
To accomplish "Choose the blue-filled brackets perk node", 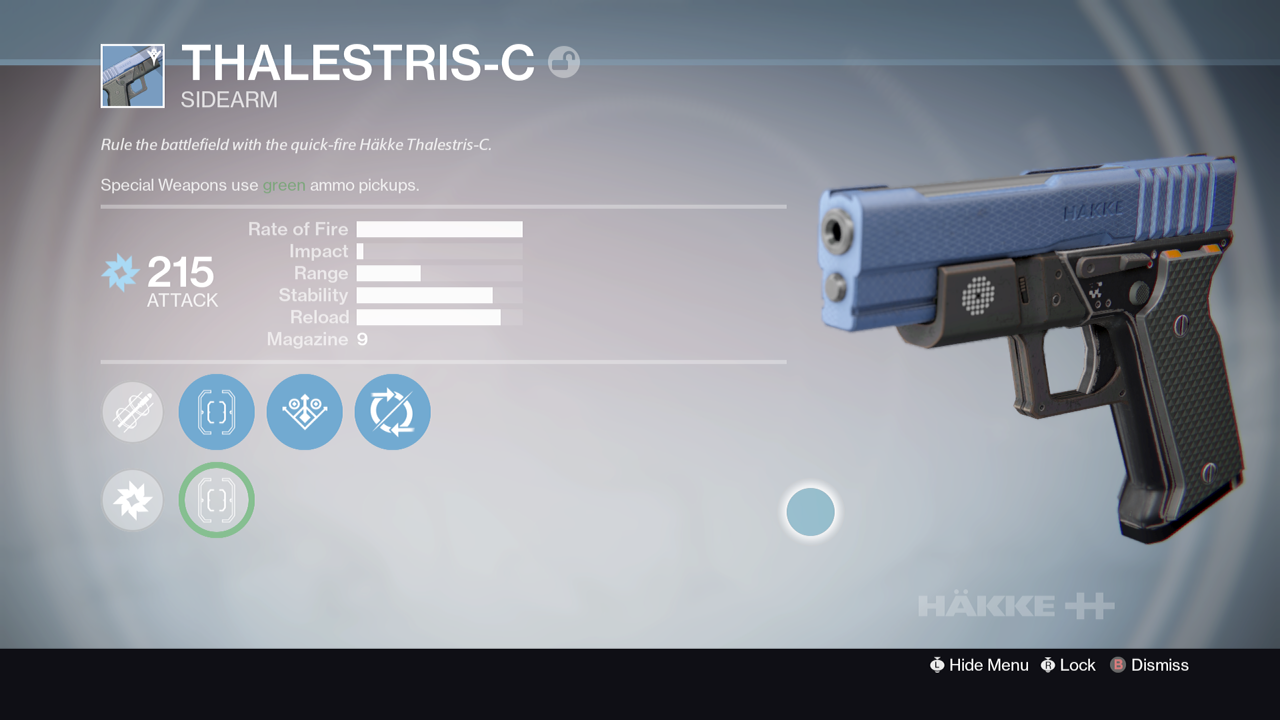I will (216, 412).
